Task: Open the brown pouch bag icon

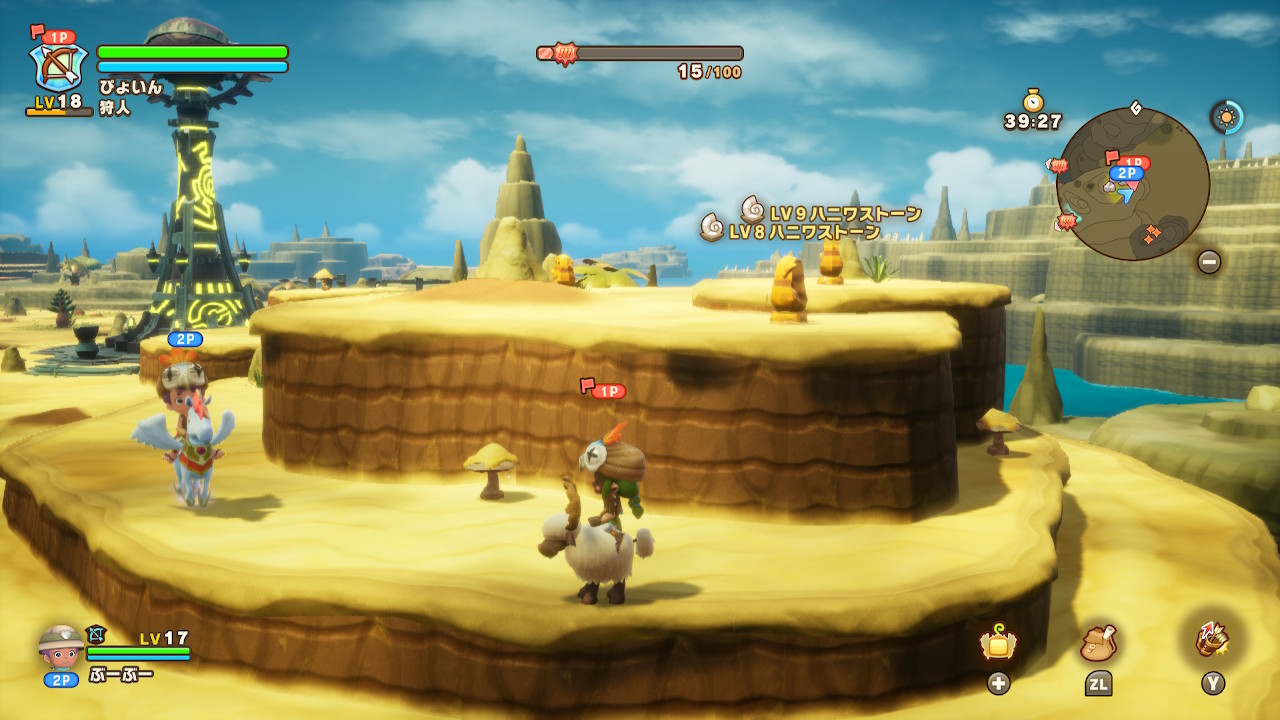Action: point(1098,644)
